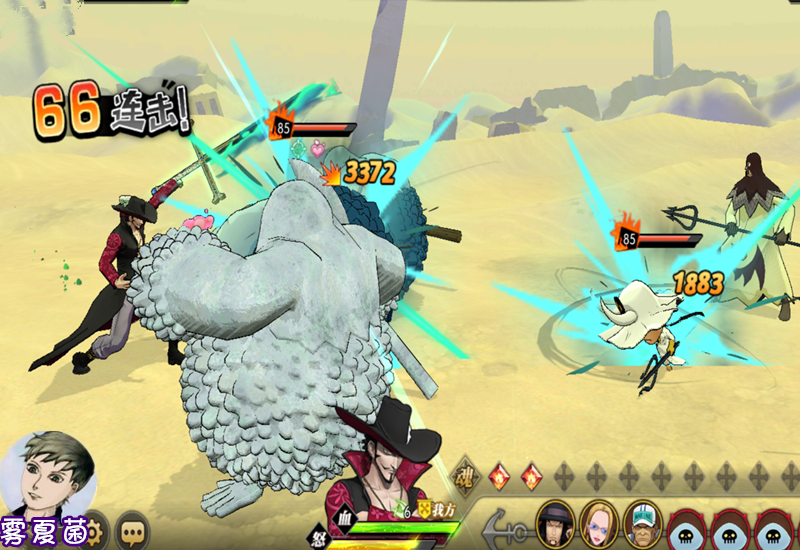
Task: Tap the 魂 soul gauge emblem
Action: tap(465, 472)
